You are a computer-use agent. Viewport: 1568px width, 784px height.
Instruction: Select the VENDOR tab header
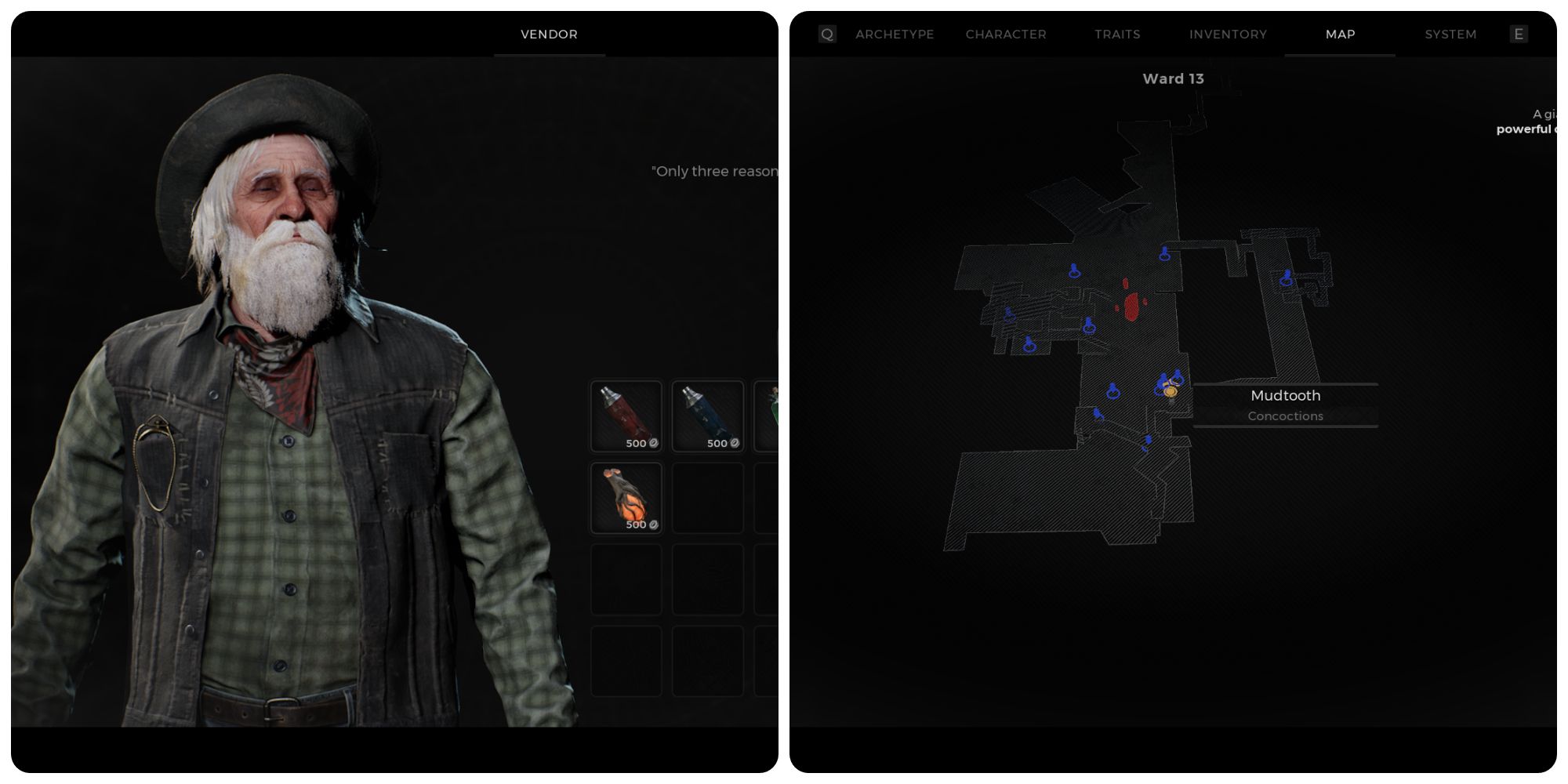point(549,34)
